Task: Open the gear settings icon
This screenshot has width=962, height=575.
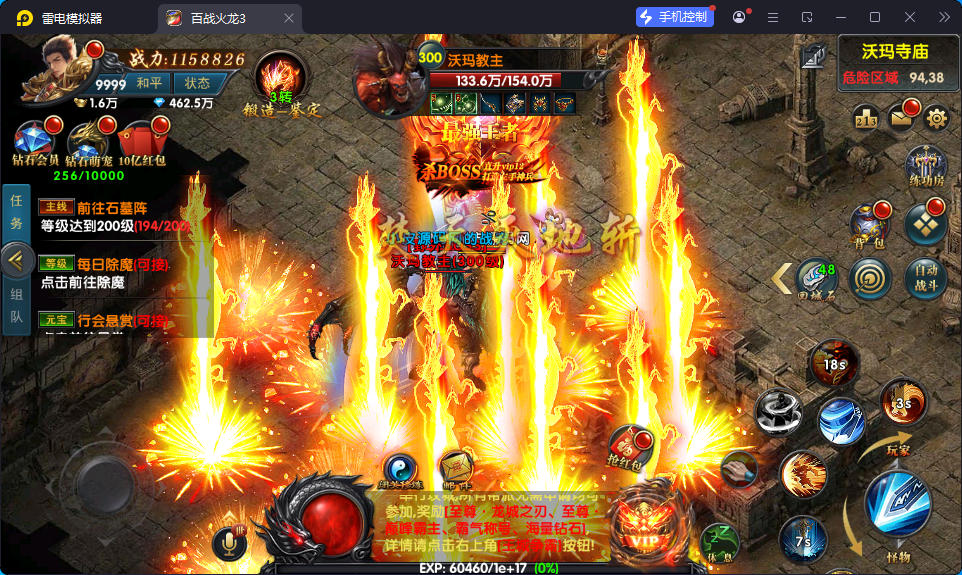Action: coord(937,118)
